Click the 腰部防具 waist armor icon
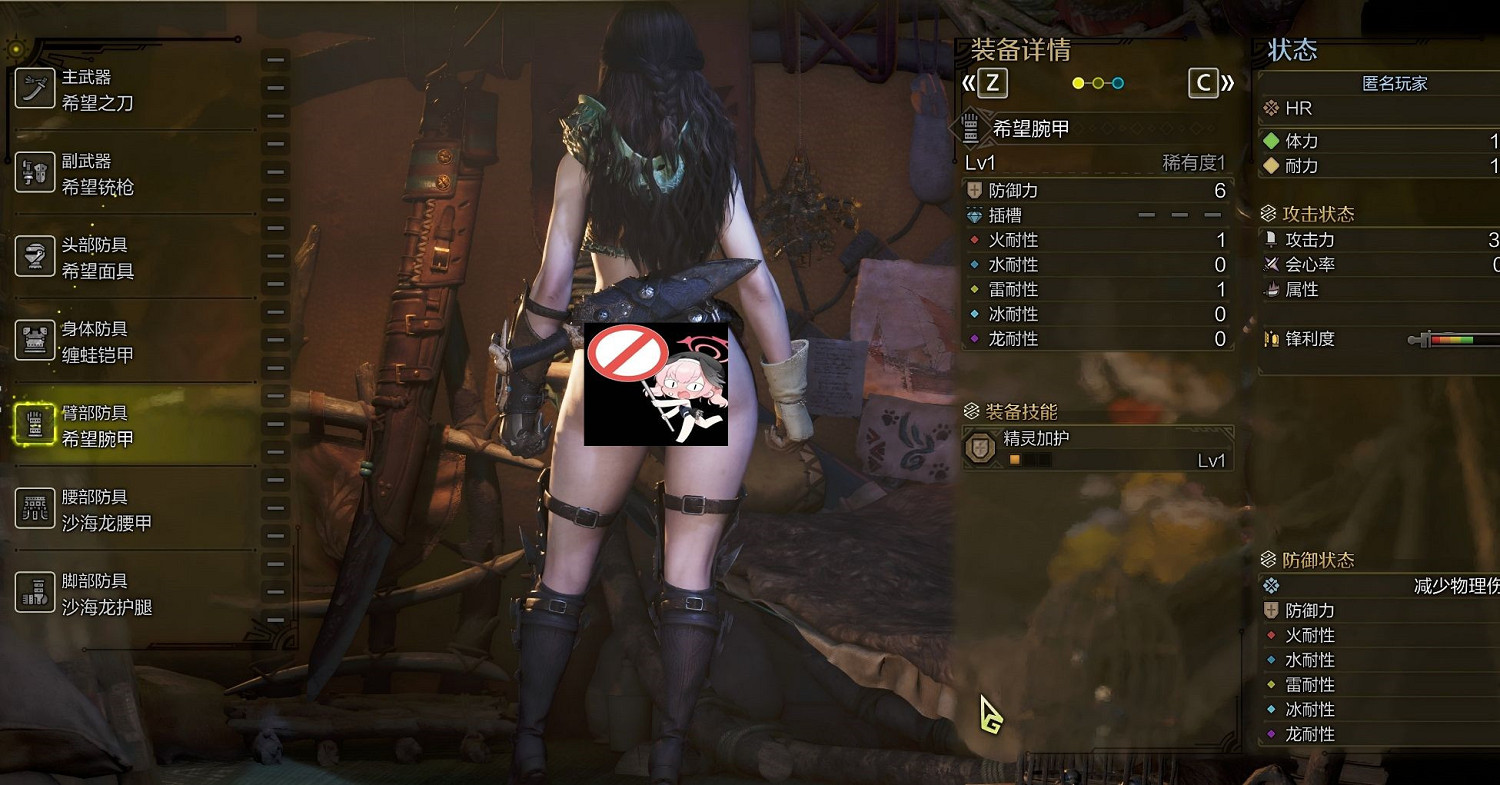Image resolution: width=1500 pixels, height=785 pixels. [36, 509]
